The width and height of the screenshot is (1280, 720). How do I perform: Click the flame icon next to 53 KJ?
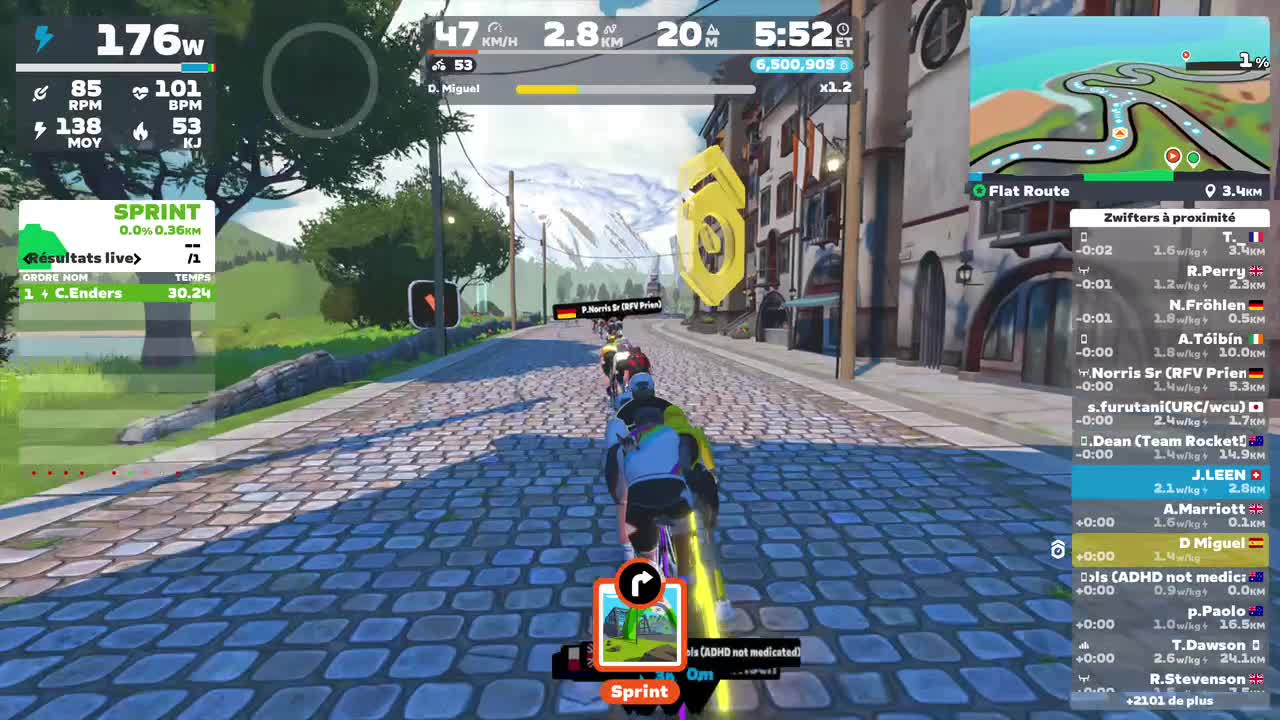pos(140,131)
